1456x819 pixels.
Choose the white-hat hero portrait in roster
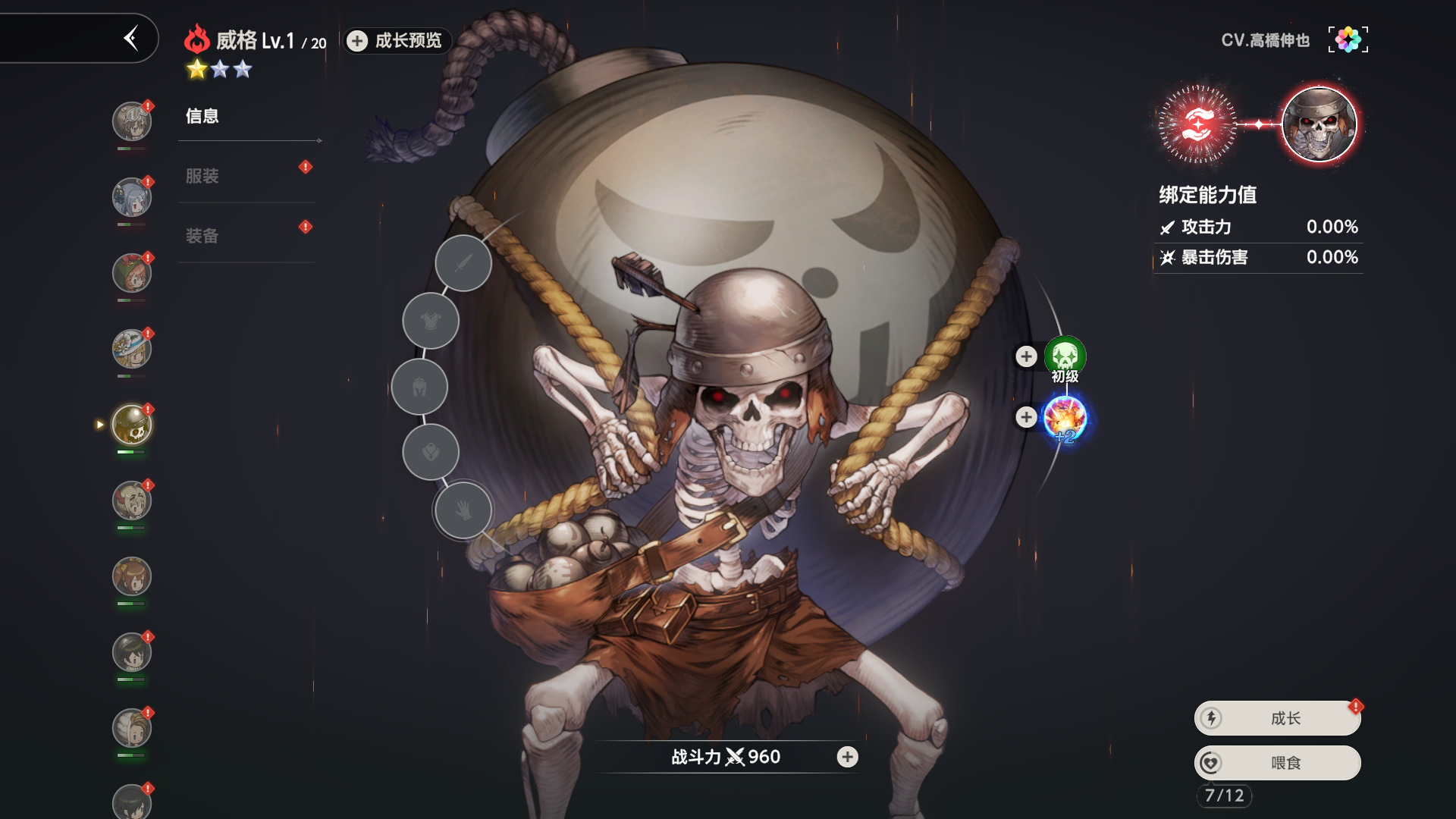132,349
